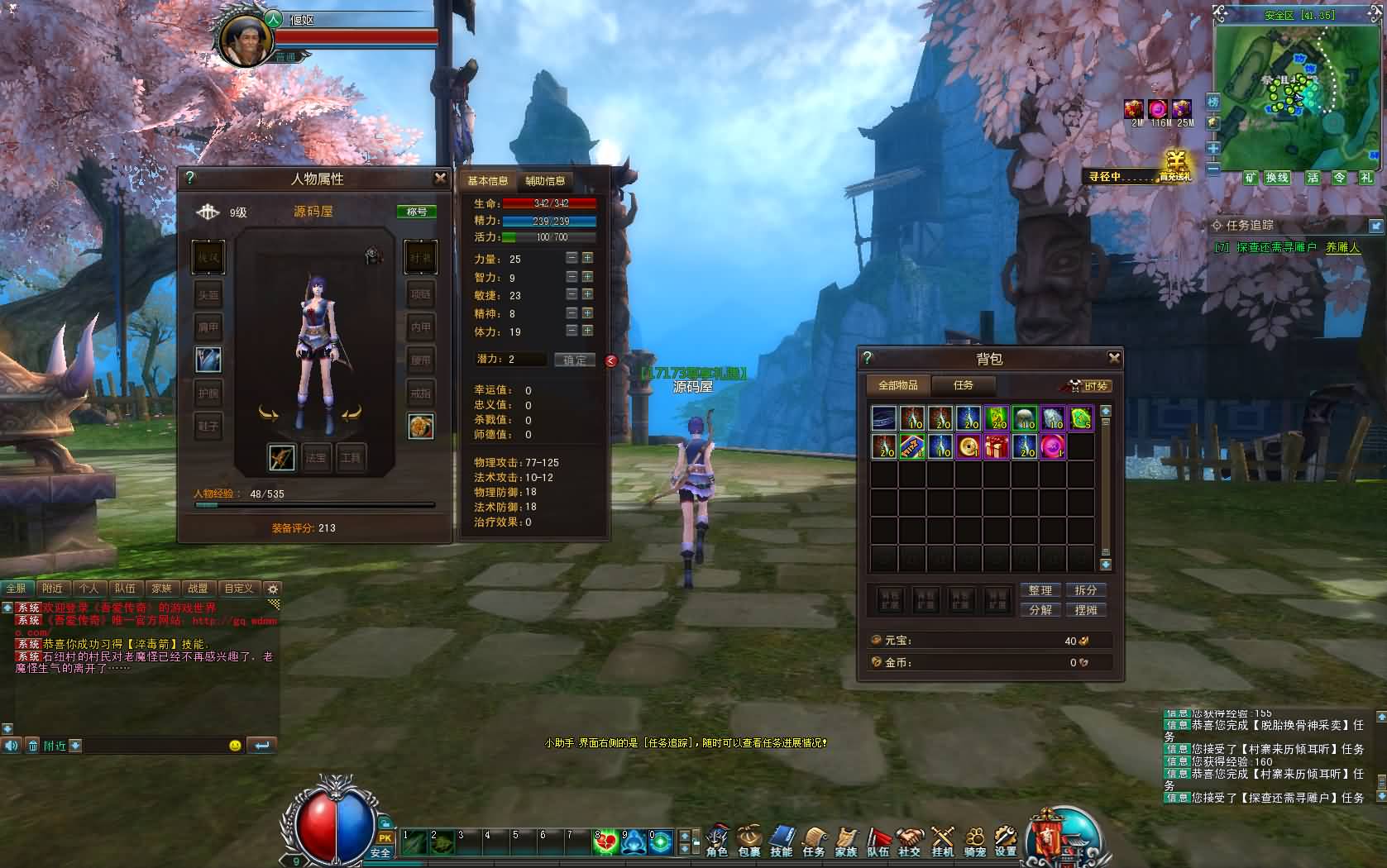The width and height of the screenshot is (1387, 868).
Task: Select the red gift box item
Action: point(997,447)
